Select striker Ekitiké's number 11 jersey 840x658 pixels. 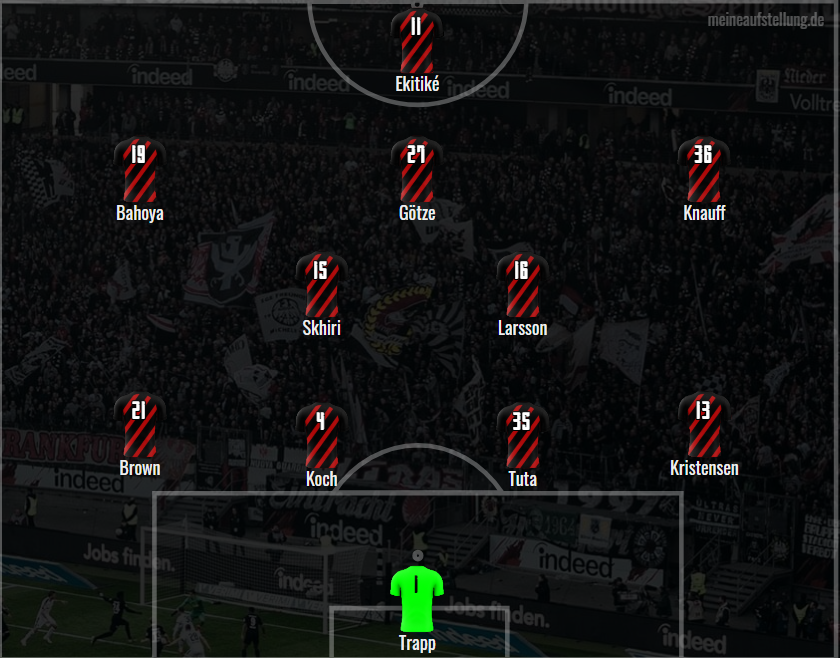click(417, 40)
